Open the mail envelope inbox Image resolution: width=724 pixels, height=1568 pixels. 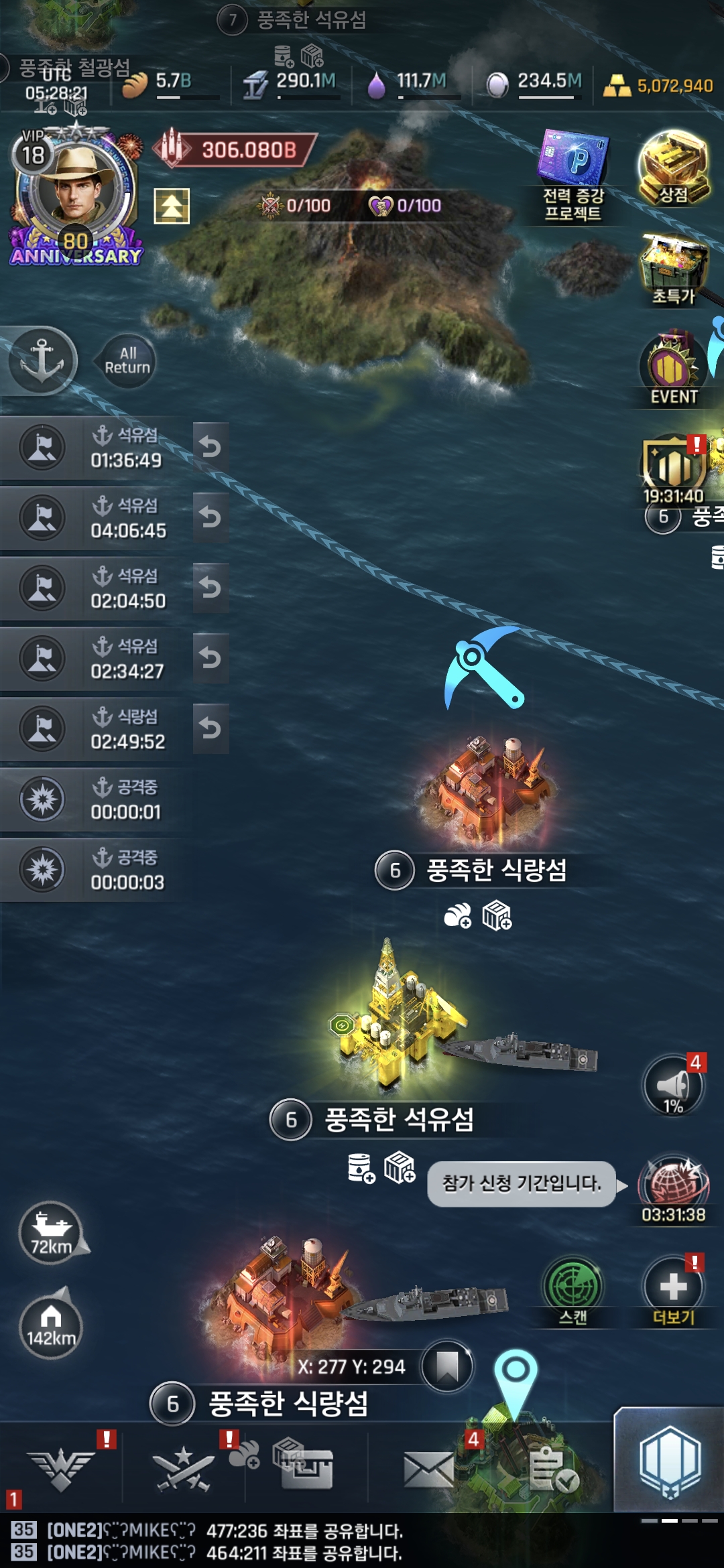pyautogui.click(x=429, y=1470)
